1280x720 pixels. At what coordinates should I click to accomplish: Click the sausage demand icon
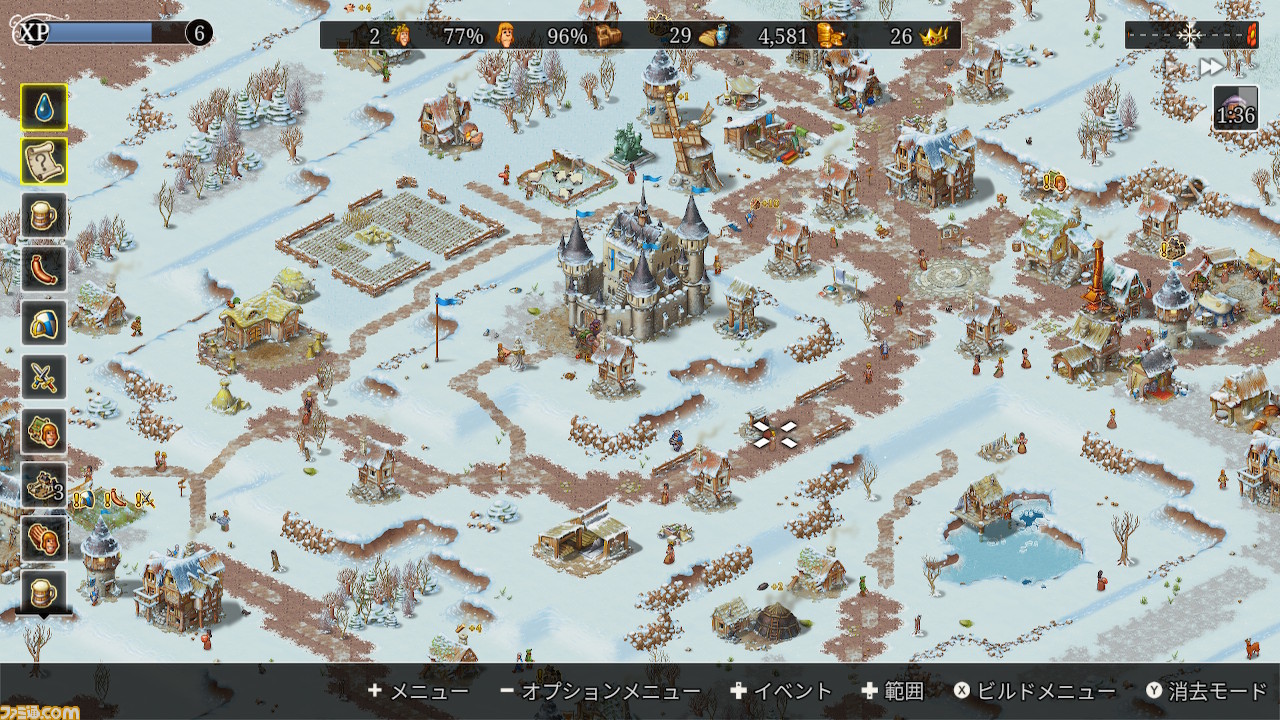(x=44, y=269)
